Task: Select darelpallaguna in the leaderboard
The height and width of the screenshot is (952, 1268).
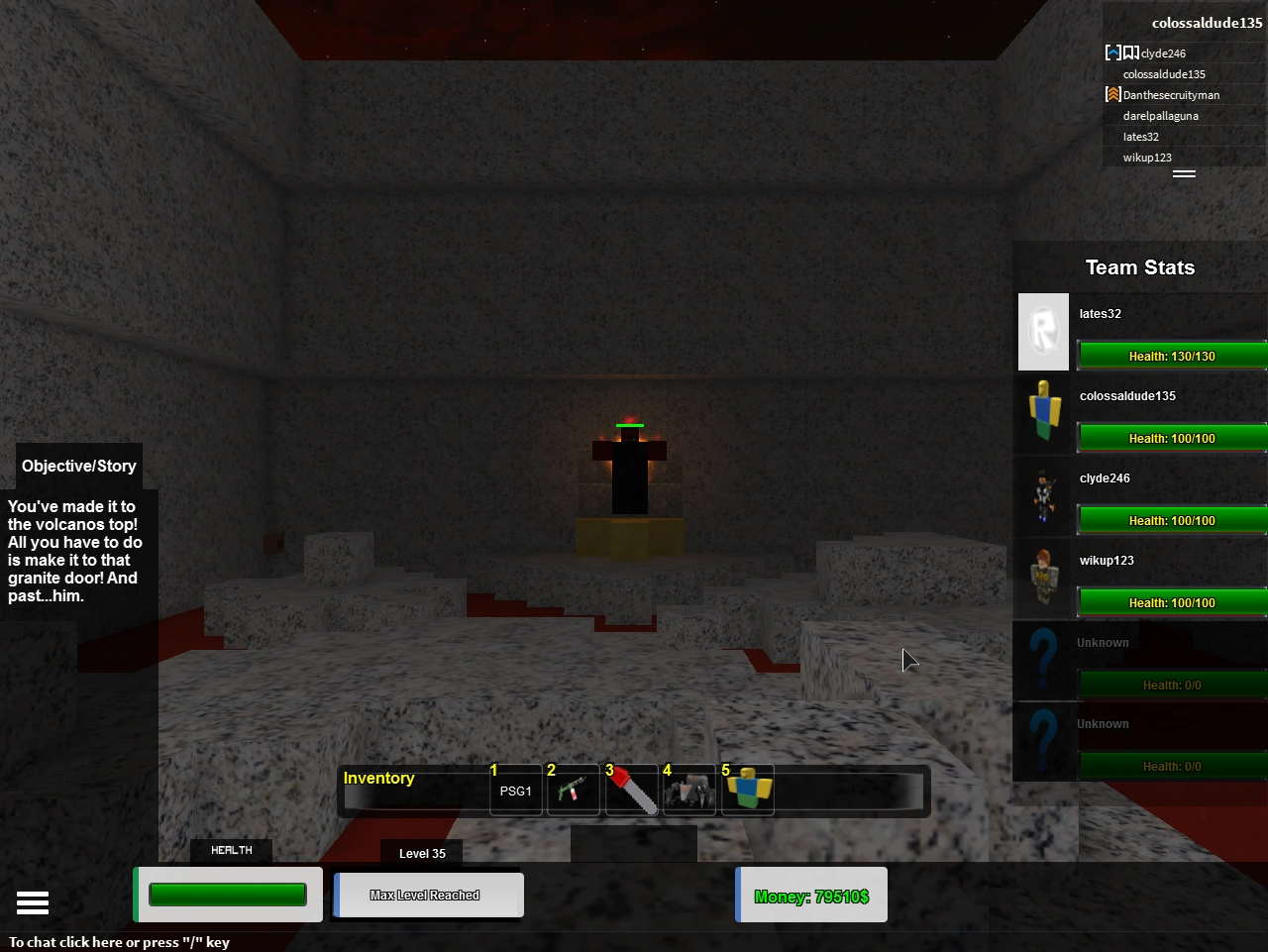Action: pyautogui.click(x=1160, y=115)
